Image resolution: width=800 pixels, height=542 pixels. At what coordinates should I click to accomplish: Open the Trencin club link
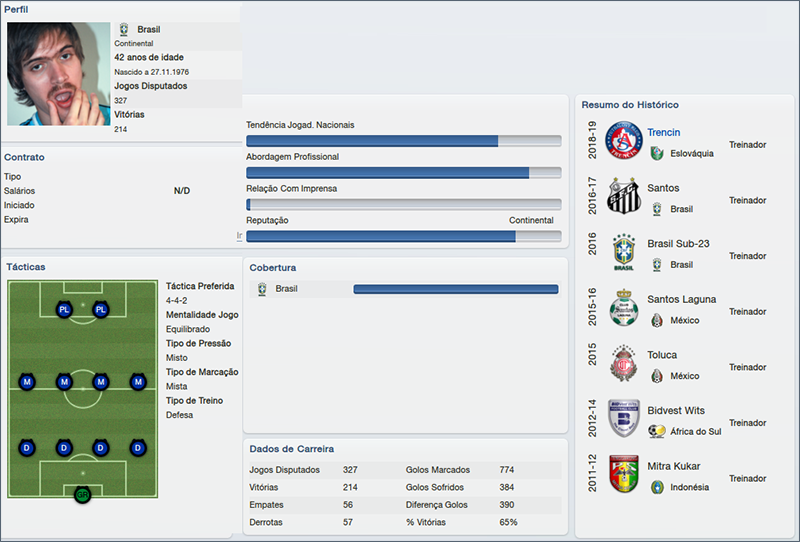point(663,133)
